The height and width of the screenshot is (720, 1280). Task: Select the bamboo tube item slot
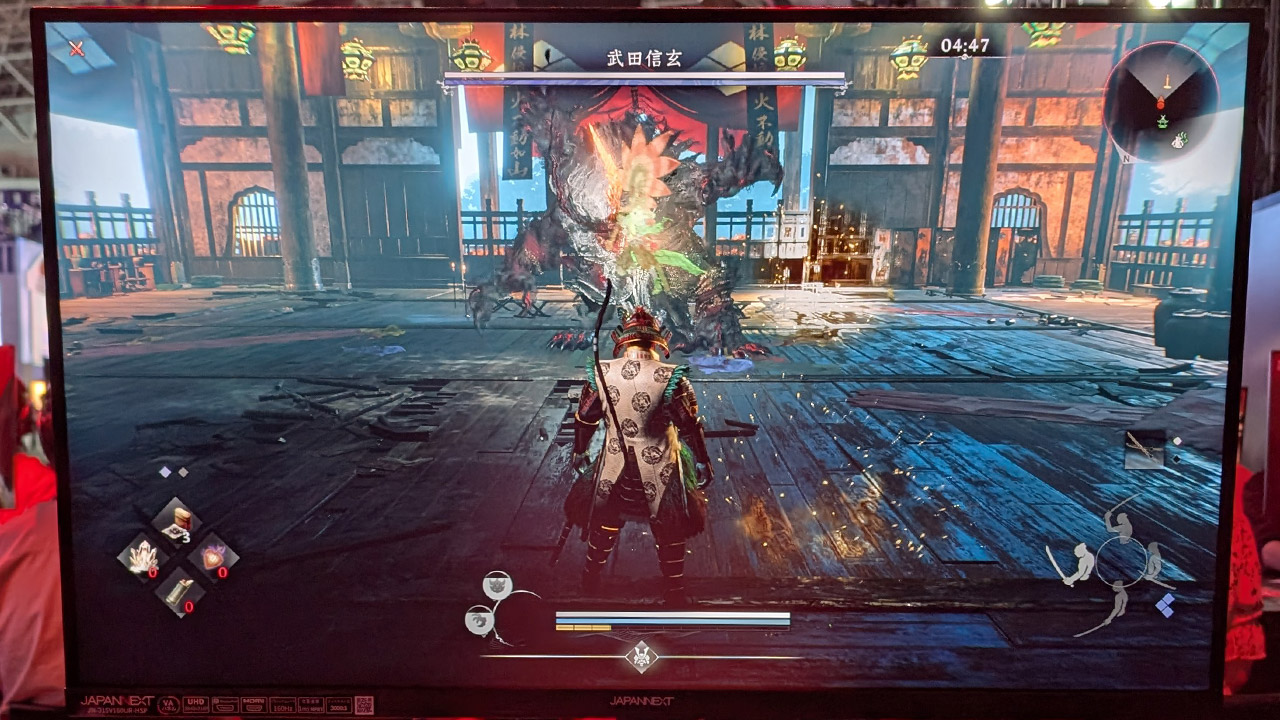click(x=178, y=591)
